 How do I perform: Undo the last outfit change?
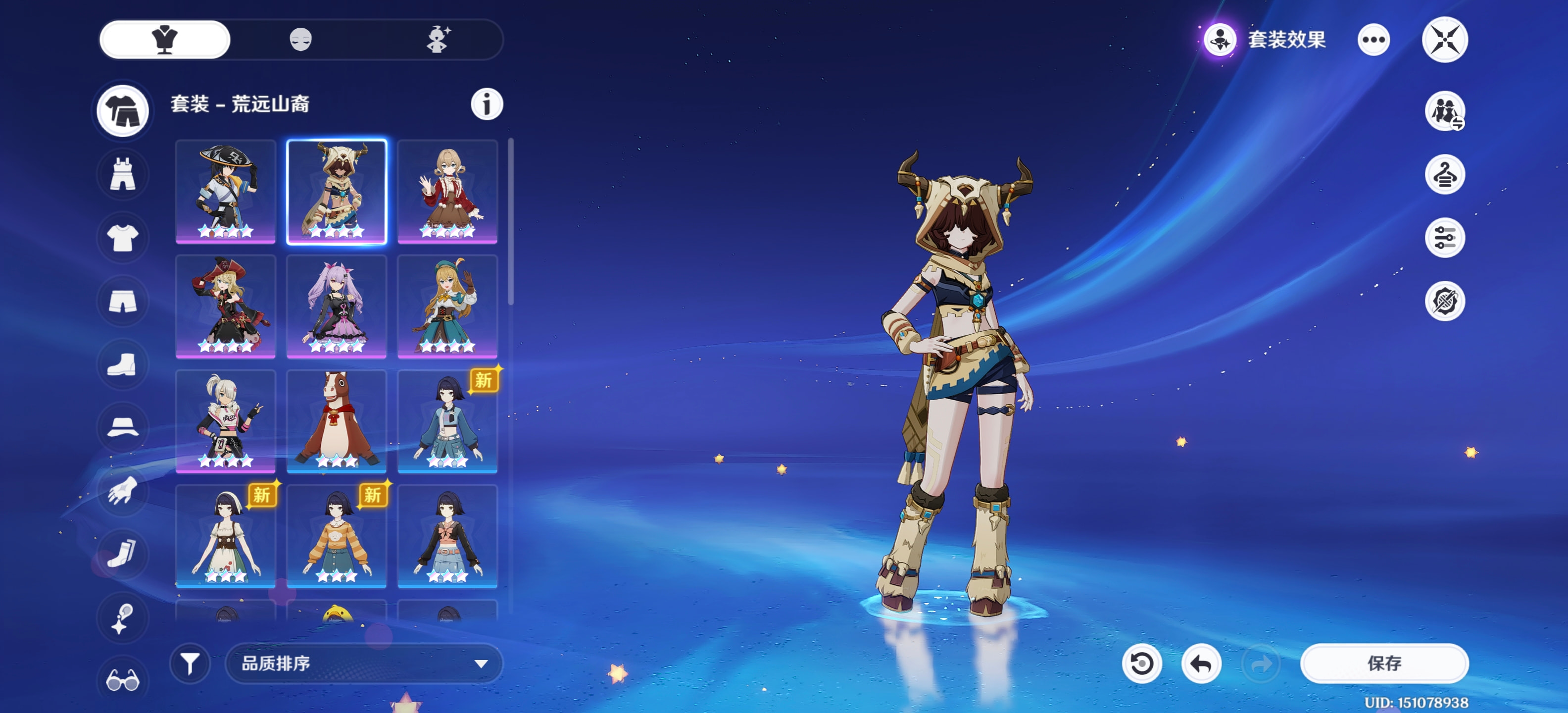pyautogui.click(x=1200, y=663)
